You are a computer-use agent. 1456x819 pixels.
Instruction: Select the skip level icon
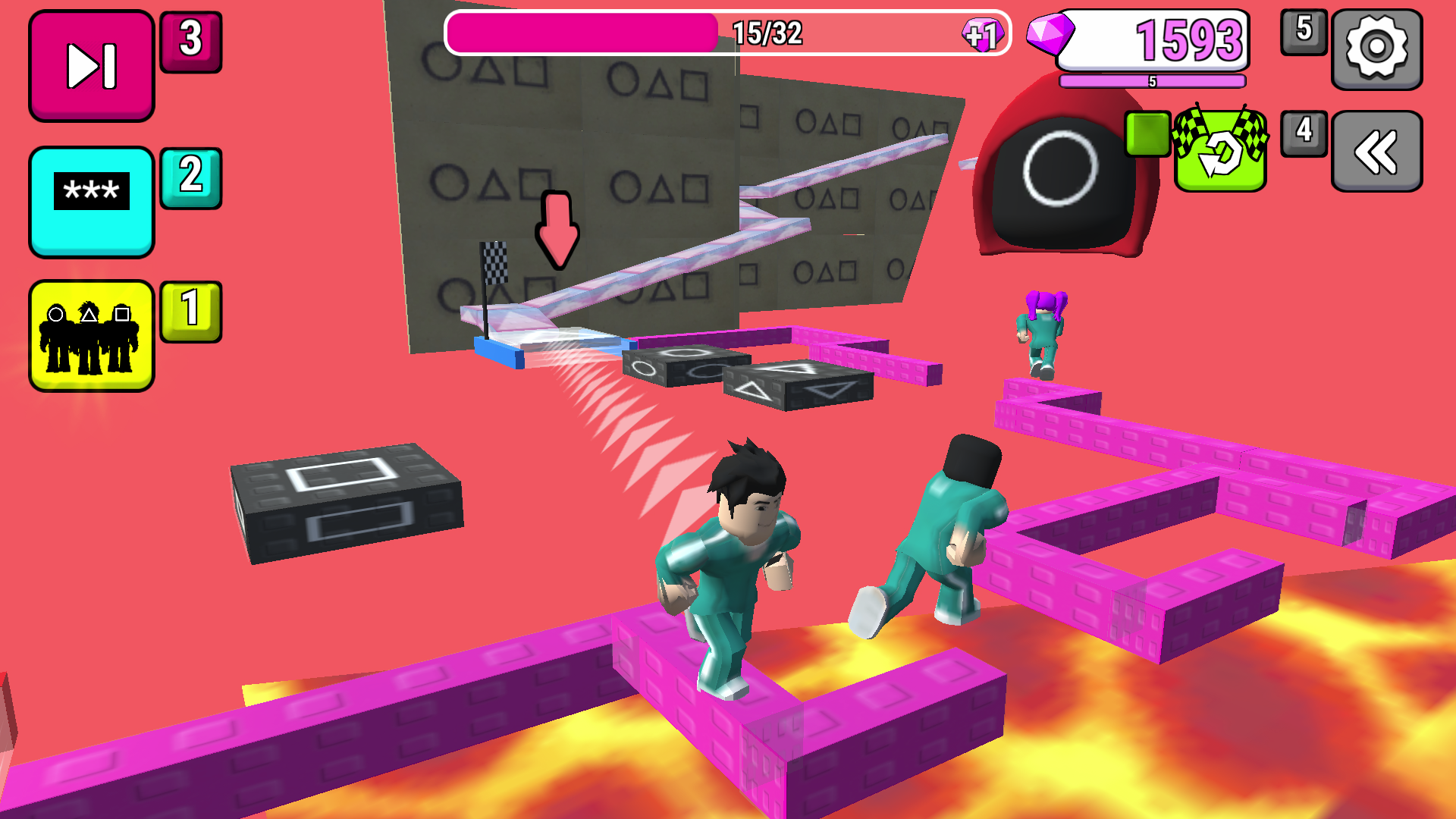[x=90, y=64]
